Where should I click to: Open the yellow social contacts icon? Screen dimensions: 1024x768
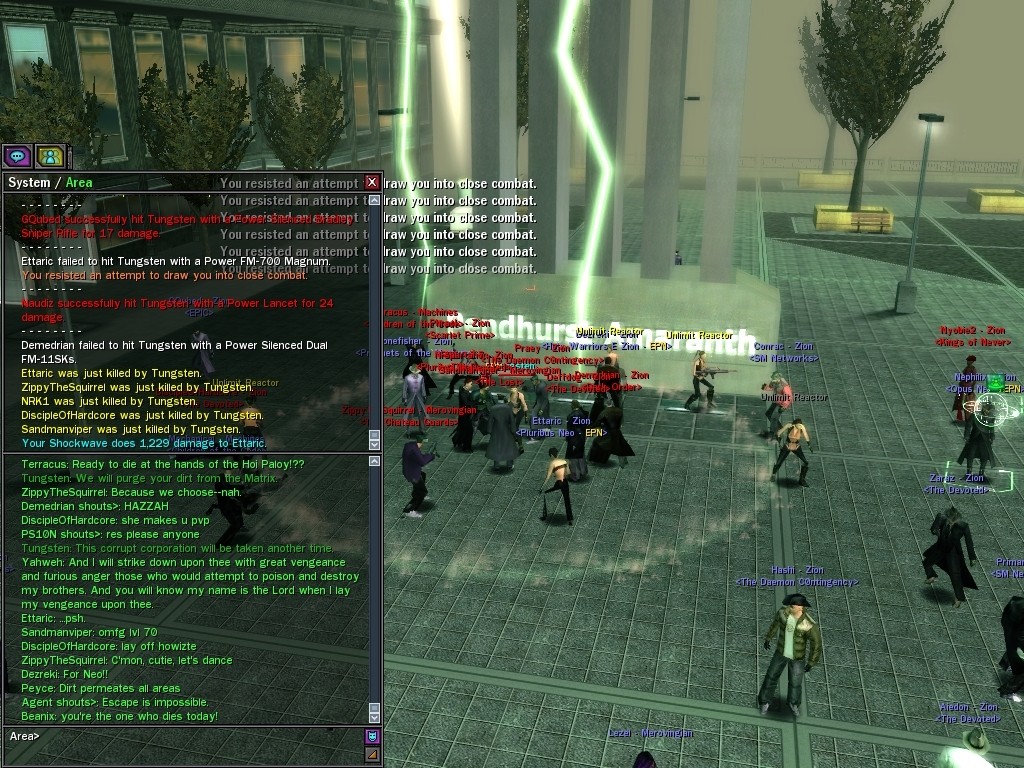click(50, 156)
